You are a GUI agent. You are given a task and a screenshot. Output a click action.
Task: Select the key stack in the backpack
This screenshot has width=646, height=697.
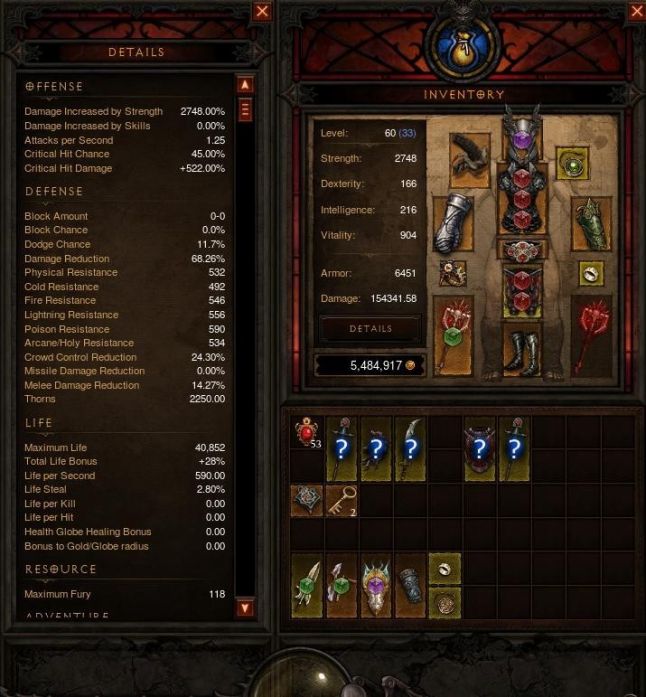341,500
